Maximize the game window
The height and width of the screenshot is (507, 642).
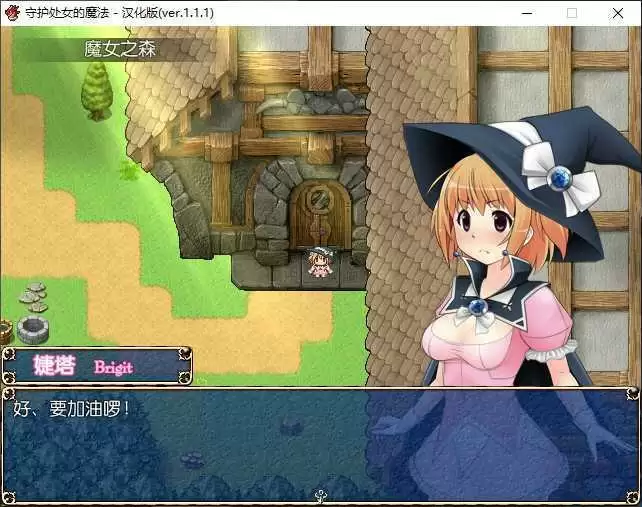pyautogui.click(x=572, y=13)
